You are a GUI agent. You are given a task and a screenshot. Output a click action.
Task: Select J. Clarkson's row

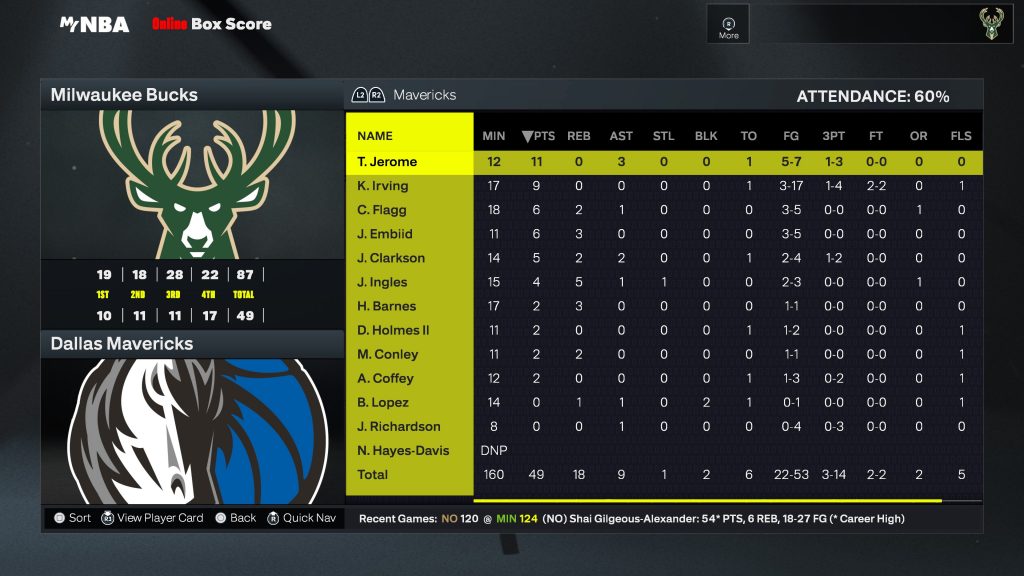tap(391, 258)
